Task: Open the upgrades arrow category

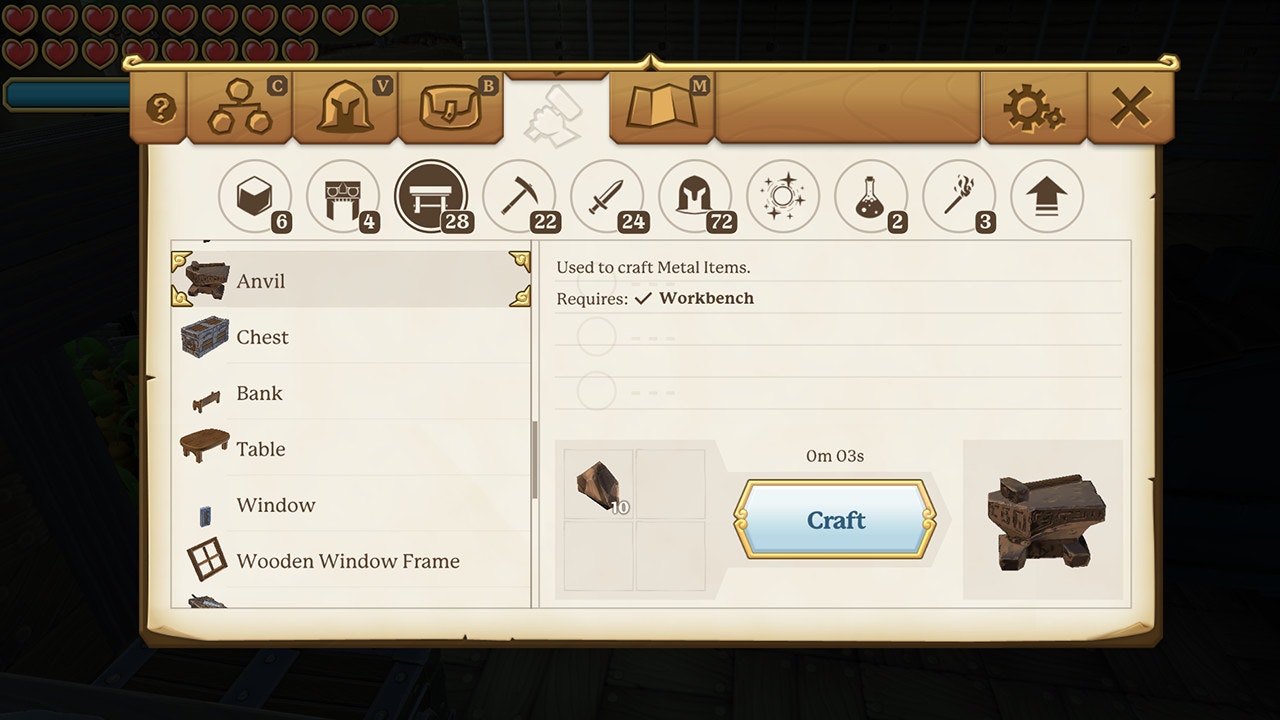Action: coord(1047,196)
